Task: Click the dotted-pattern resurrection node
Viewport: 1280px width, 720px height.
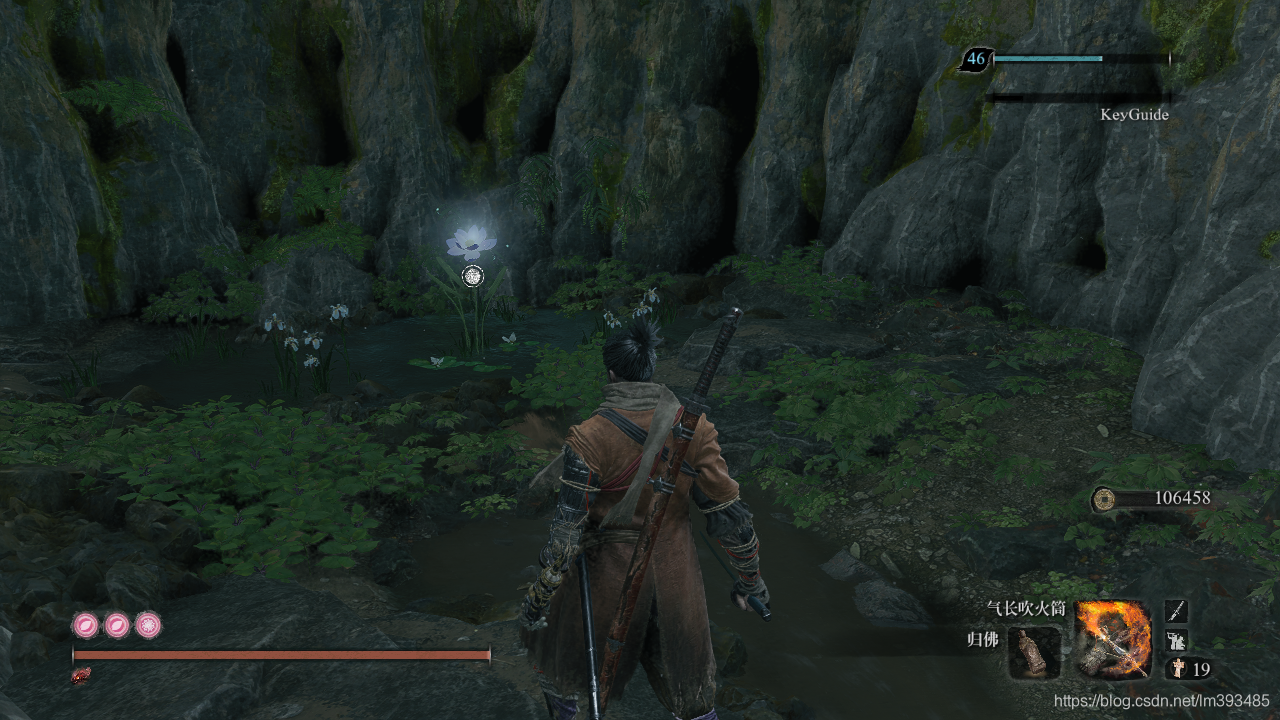Action: [148, 626]
